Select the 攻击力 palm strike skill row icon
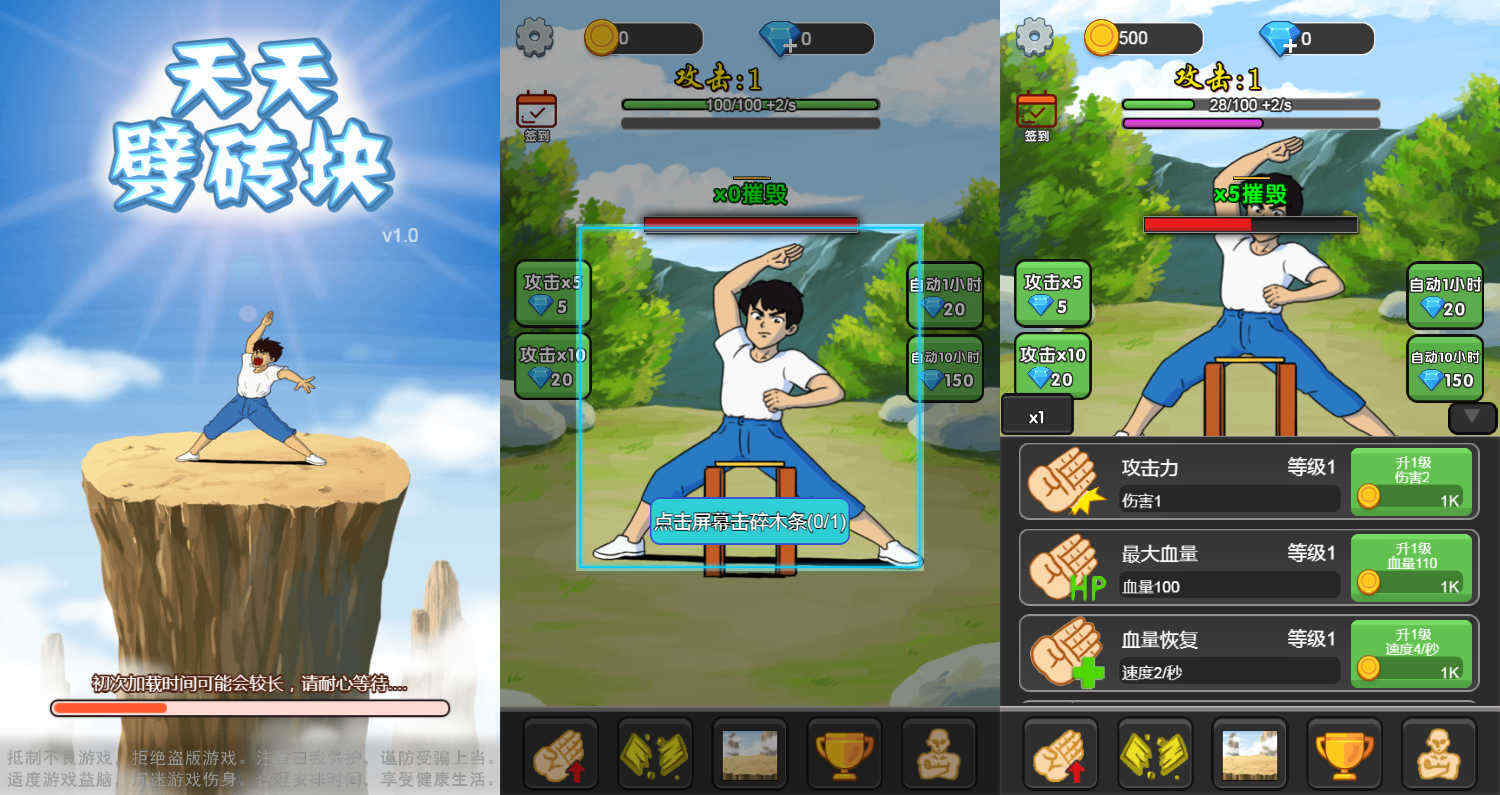The height and width of the screenshot is (795, 1500). tap(1064, 482)
